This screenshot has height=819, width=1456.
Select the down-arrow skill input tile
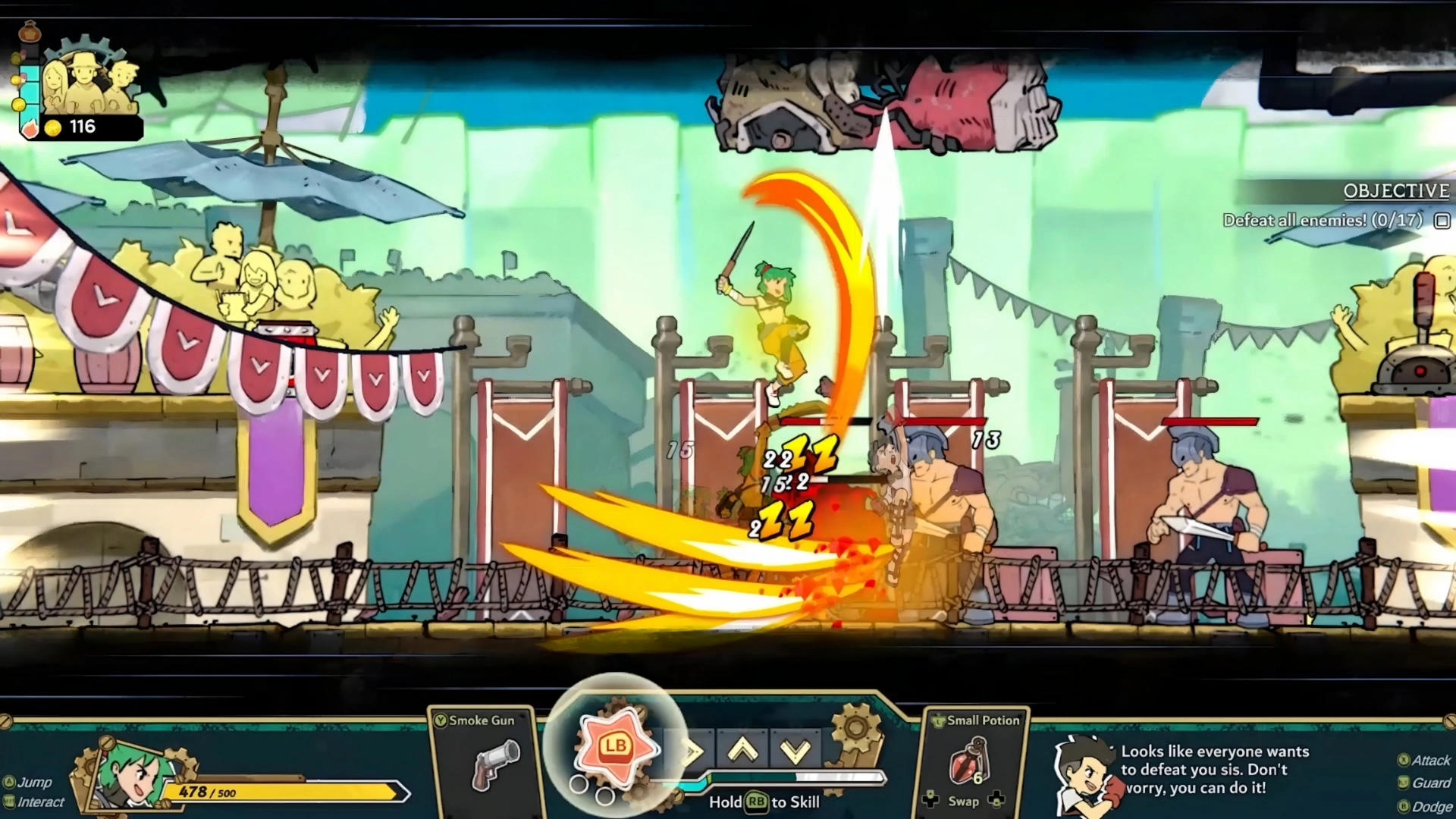795,751
